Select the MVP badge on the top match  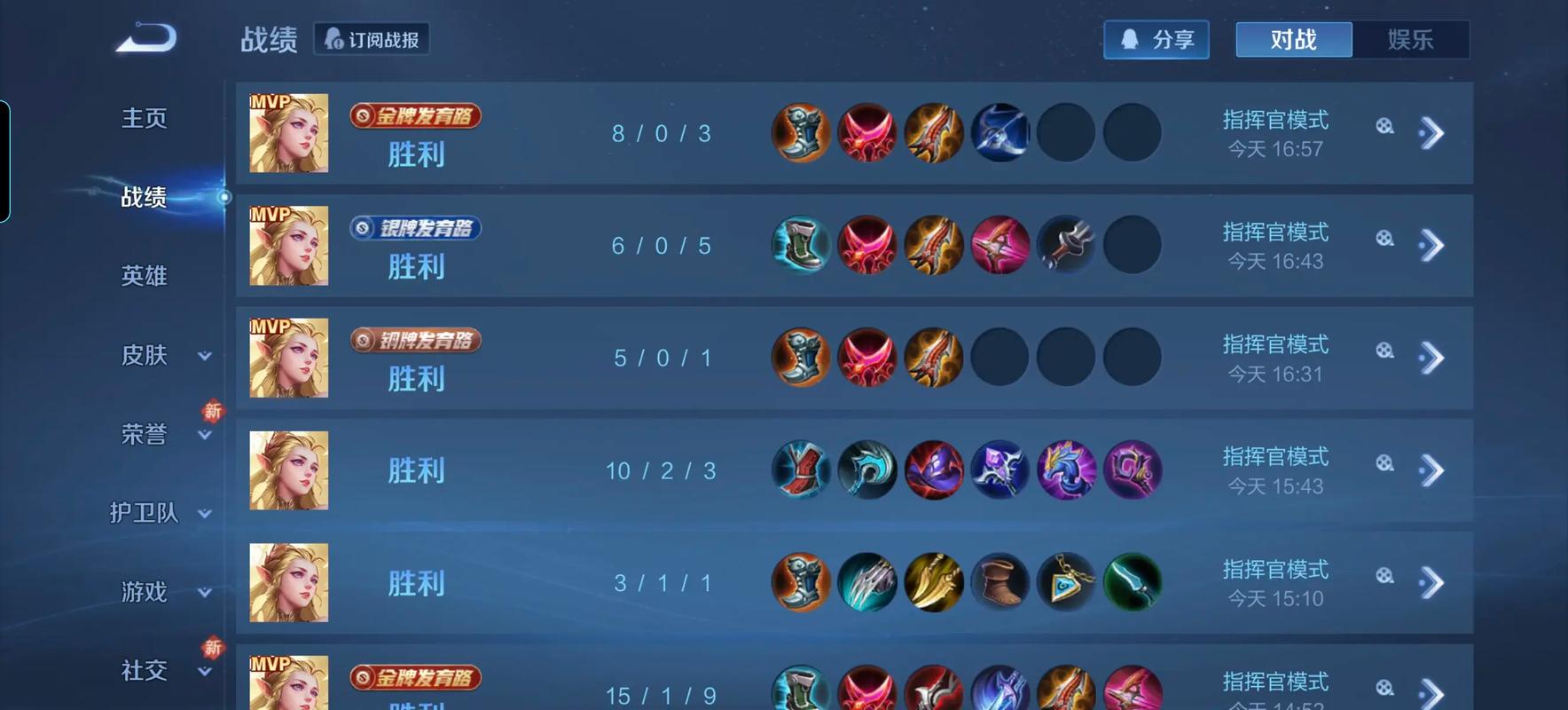(x=269, y=100)
